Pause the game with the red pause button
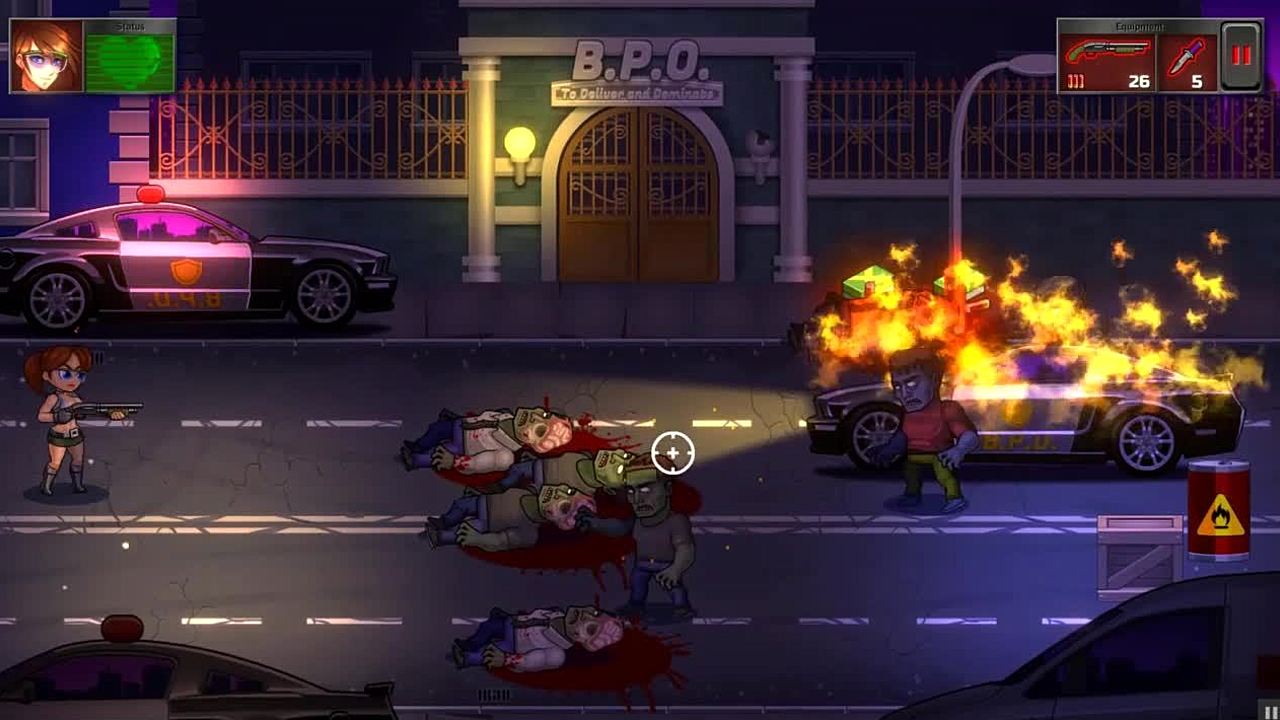 pyautogui.click(x=1241, y=56)
